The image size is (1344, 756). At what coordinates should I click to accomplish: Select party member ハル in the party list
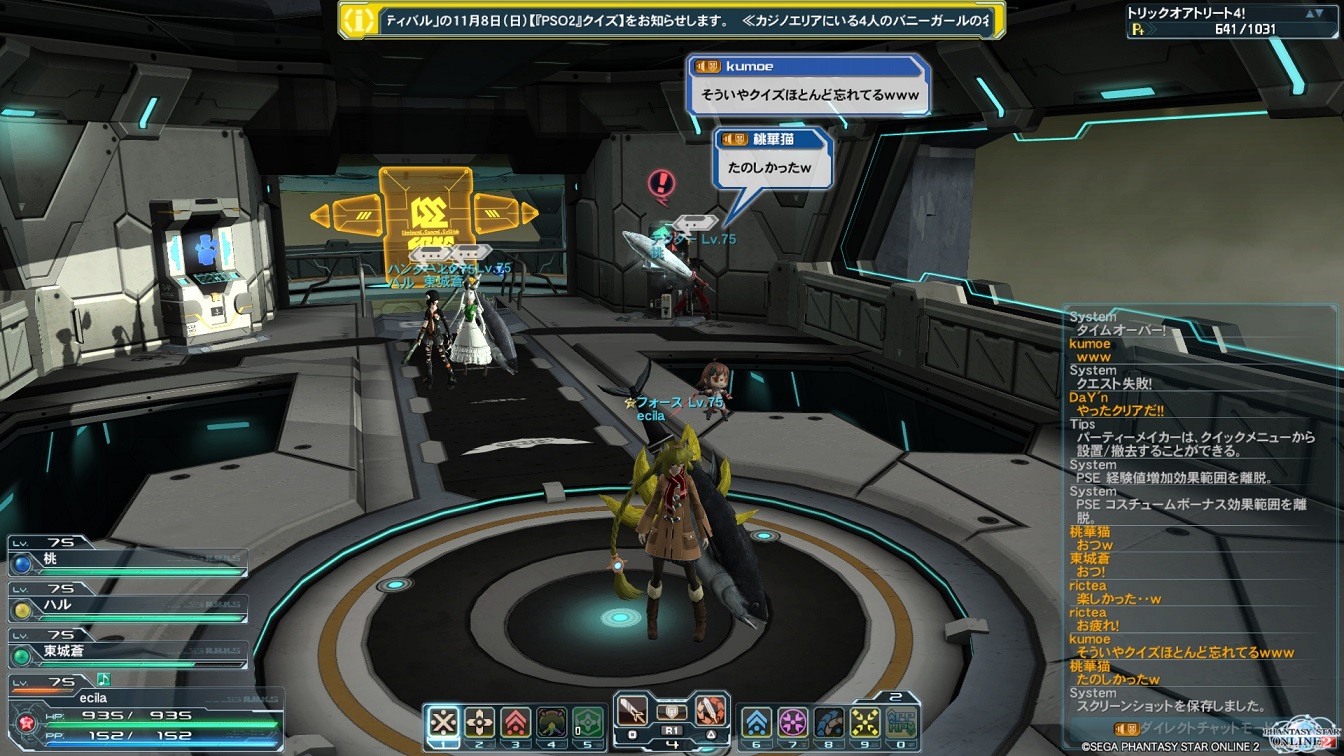coord(128,607)
